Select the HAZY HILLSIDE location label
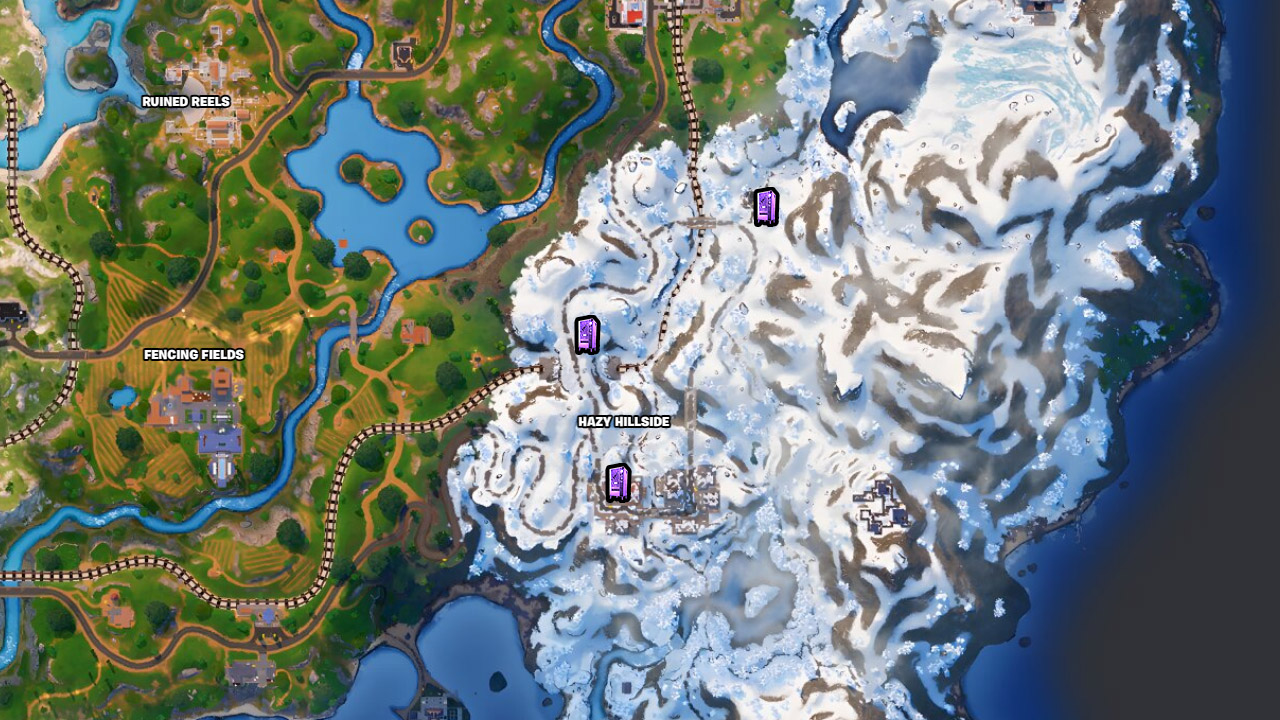This screenshot has width=1280, height=720. (x=624, y=422)
